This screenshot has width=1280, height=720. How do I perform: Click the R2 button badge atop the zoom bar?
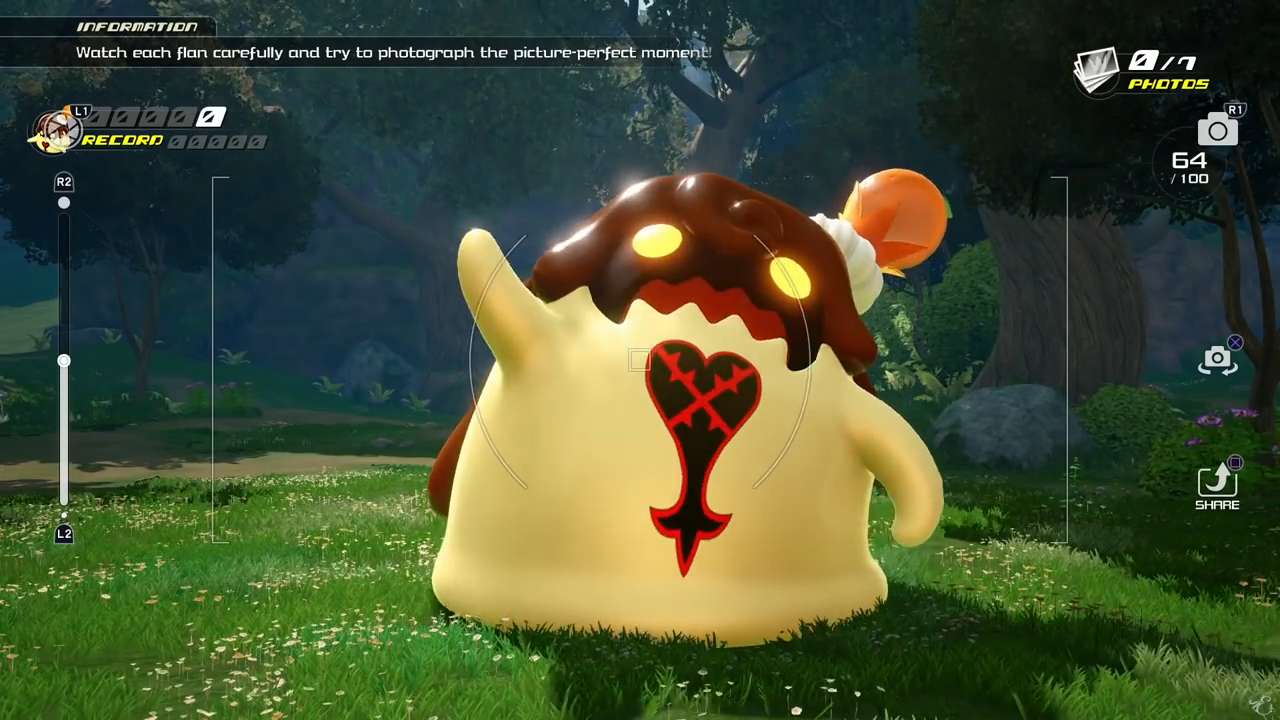coord(63,183)
